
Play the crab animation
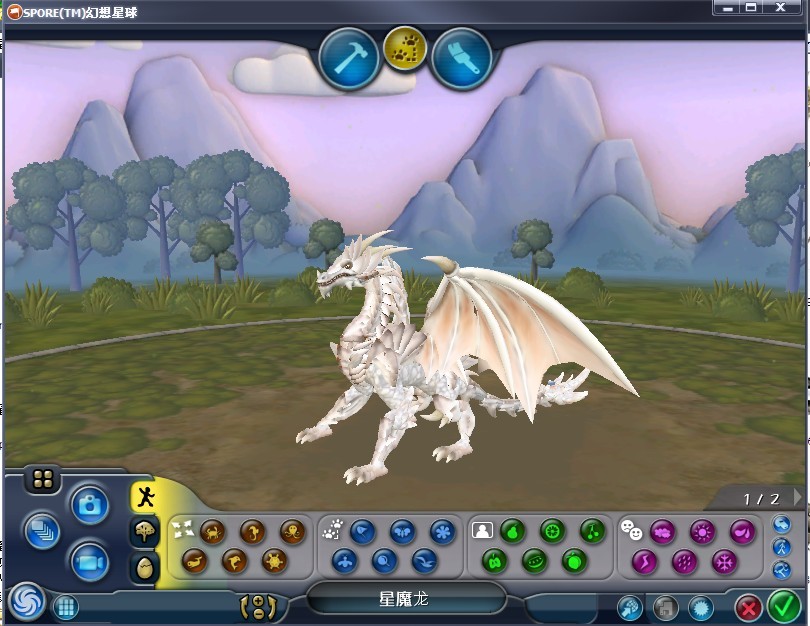point(211,531)
